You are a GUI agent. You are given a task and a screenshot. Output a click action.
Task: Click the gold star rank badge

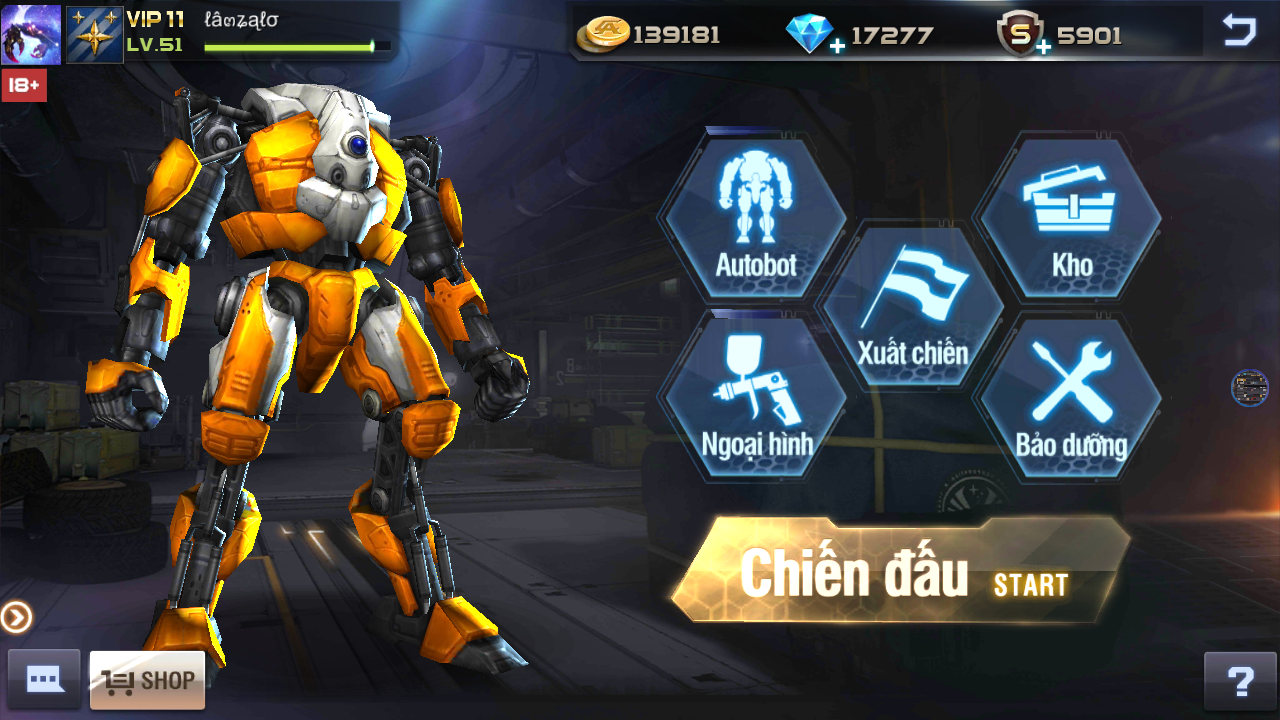(x=94, y=34)
